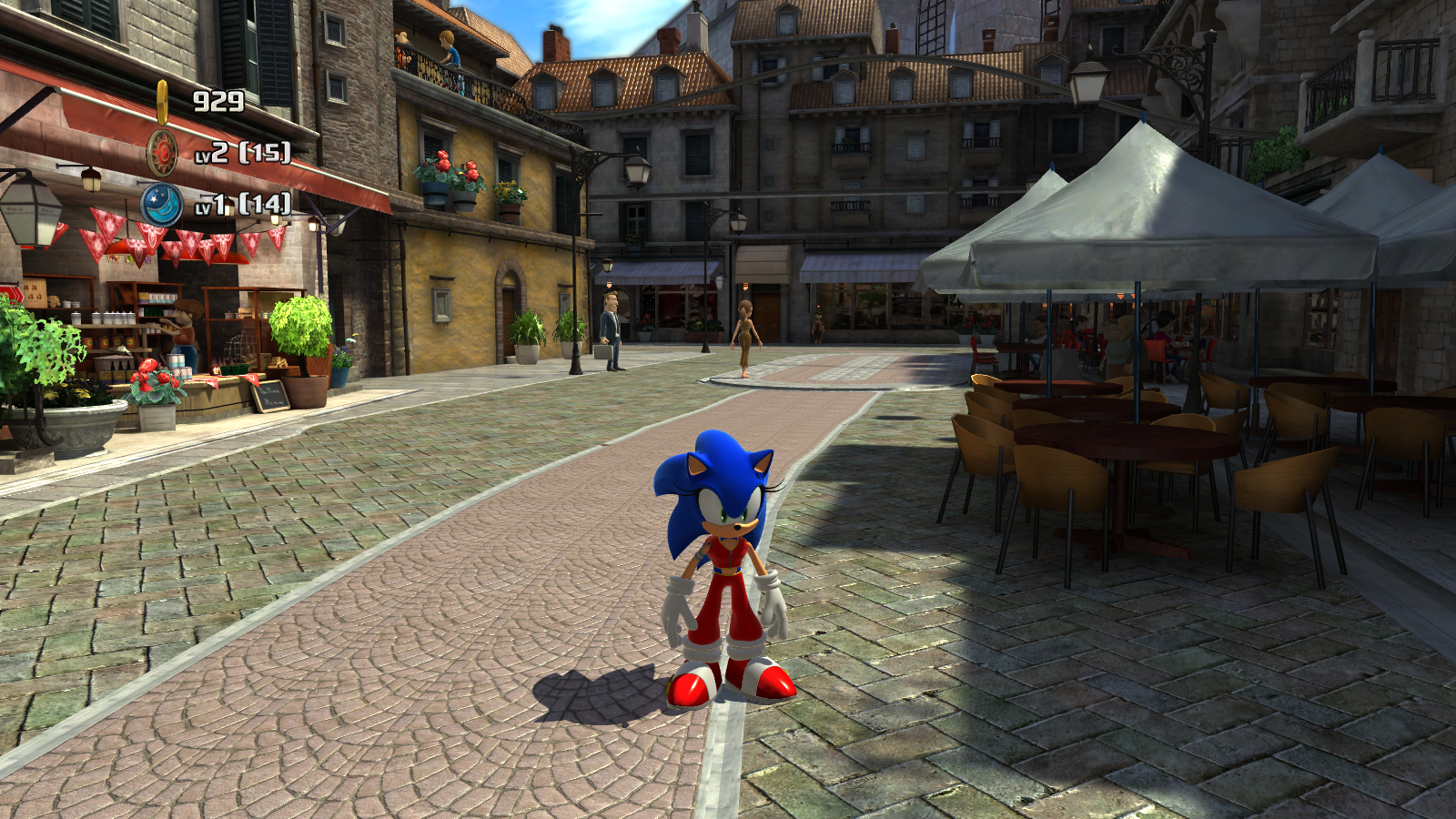The width and height of the screenshot is (1456, 819).
Task: Select the blue Moon Medal icon
Action: tap(161, 204)
